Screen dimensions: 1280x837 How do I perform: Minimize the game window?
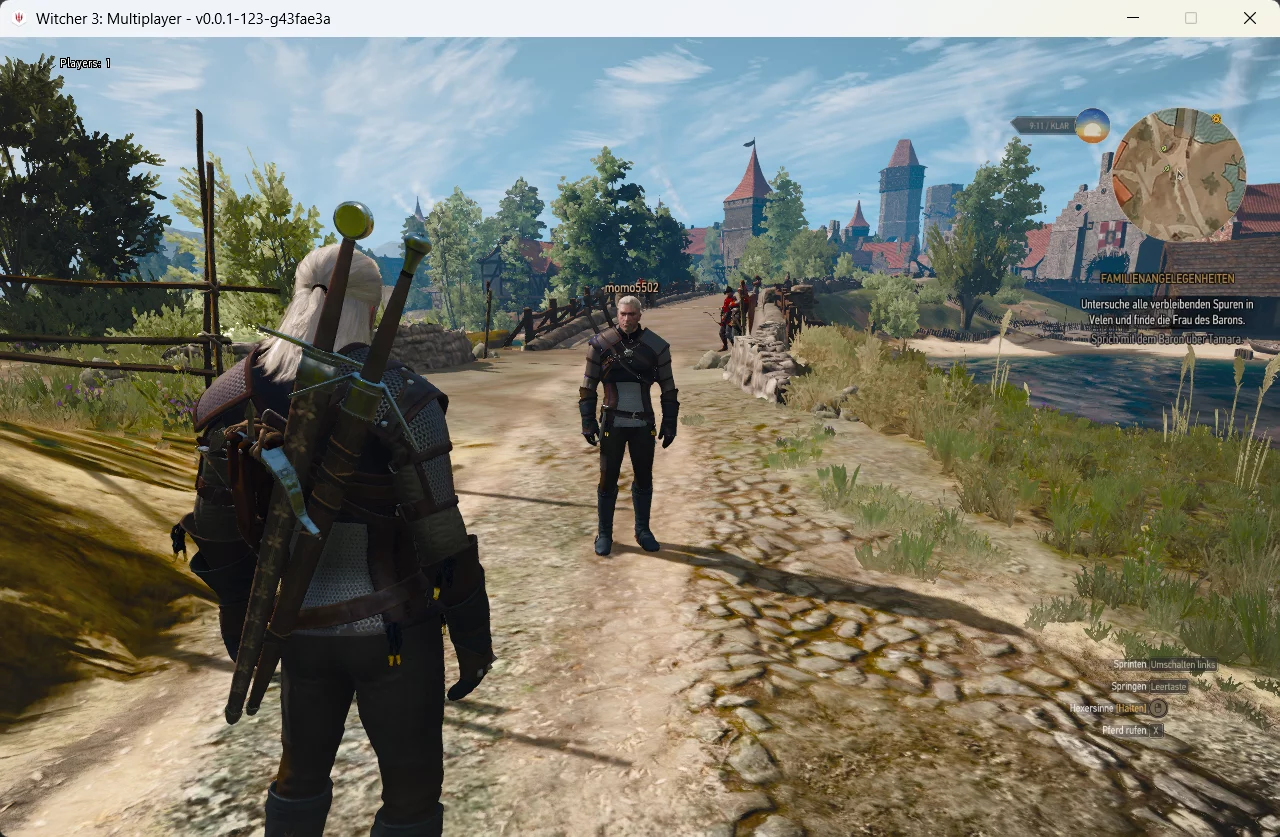pyautogui.click(x=1133, y=18)
